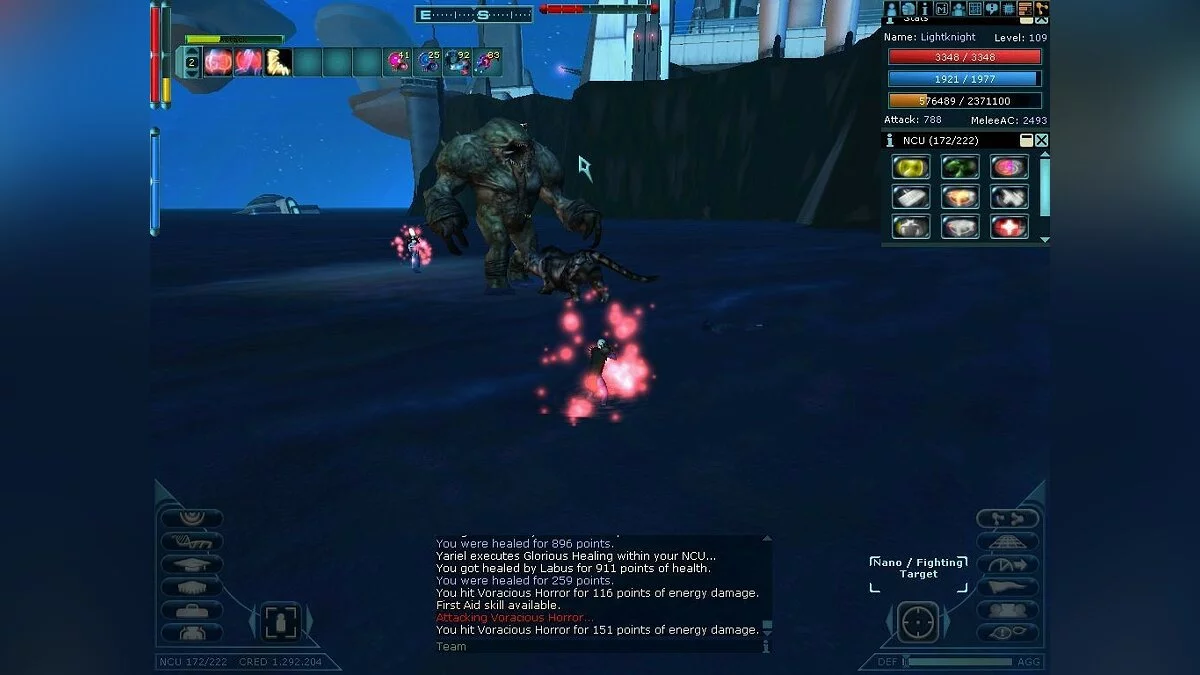The image size is (1200, 675).
Task: Click the crosshair target button
Action: [917, 622]
